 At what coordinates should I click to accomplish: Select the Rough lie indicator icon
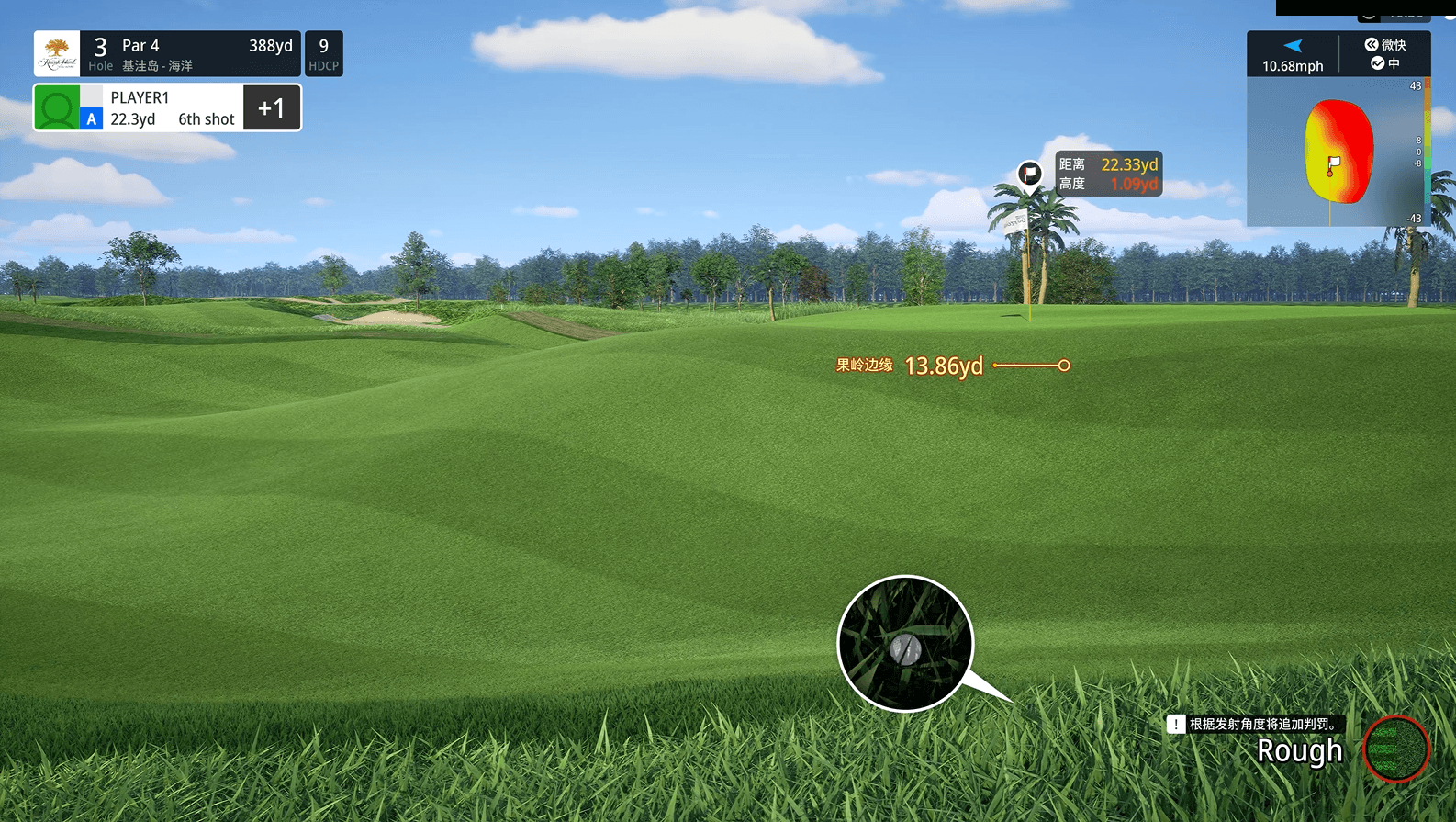pos(1396,749)
